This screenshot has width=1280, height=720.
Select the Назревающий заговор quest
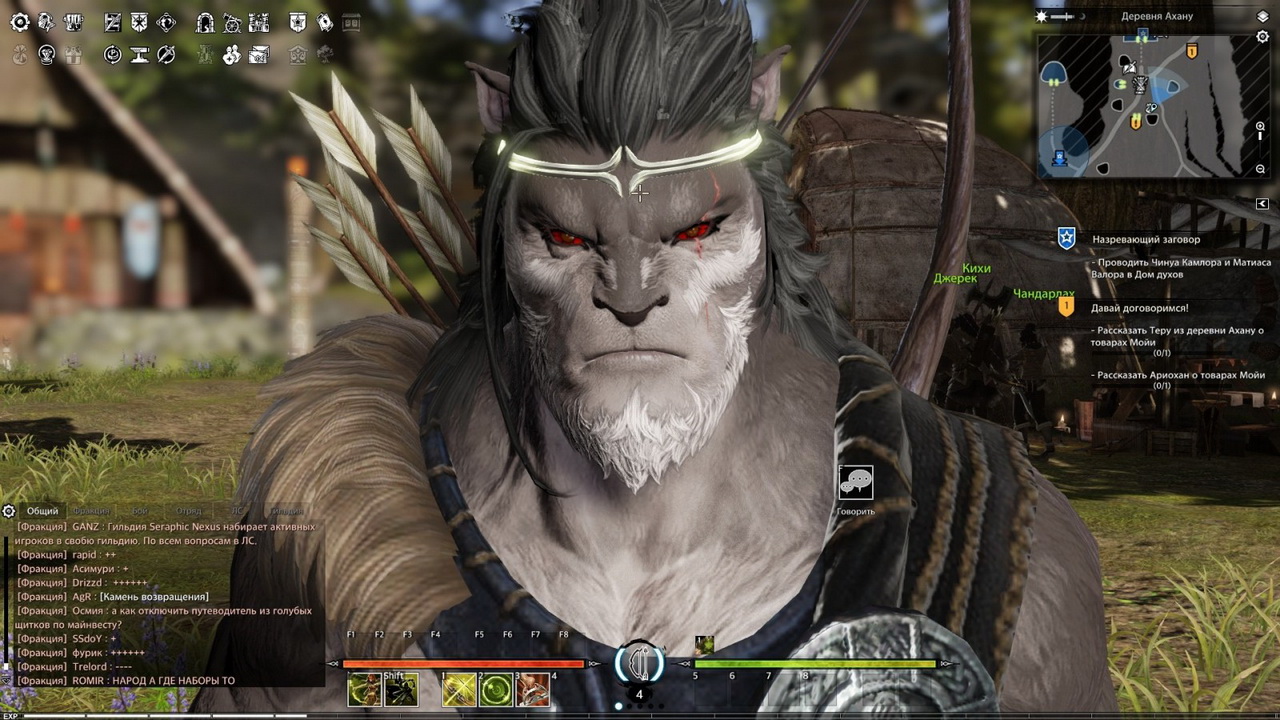click(1146, 240)
